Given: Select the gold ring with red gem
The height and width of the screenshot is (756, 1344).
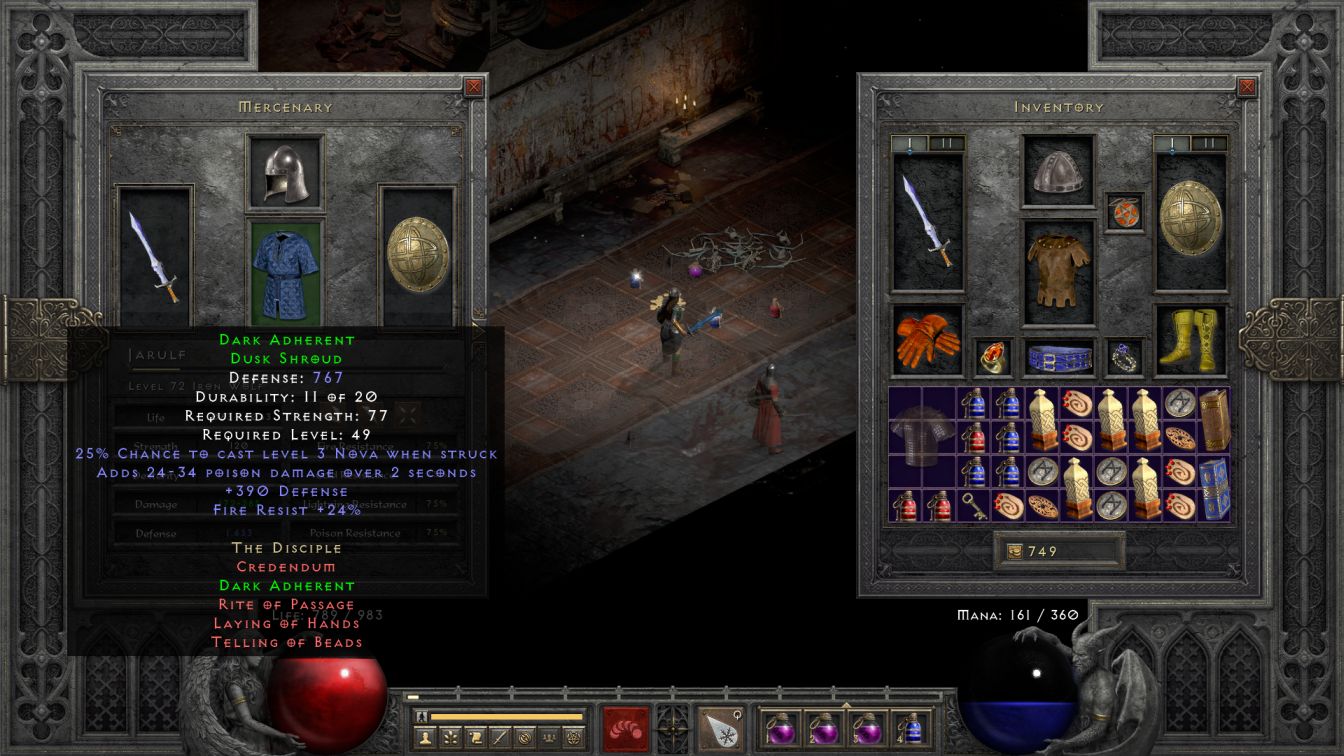Looking at the screenshot, I should (993, 357).
